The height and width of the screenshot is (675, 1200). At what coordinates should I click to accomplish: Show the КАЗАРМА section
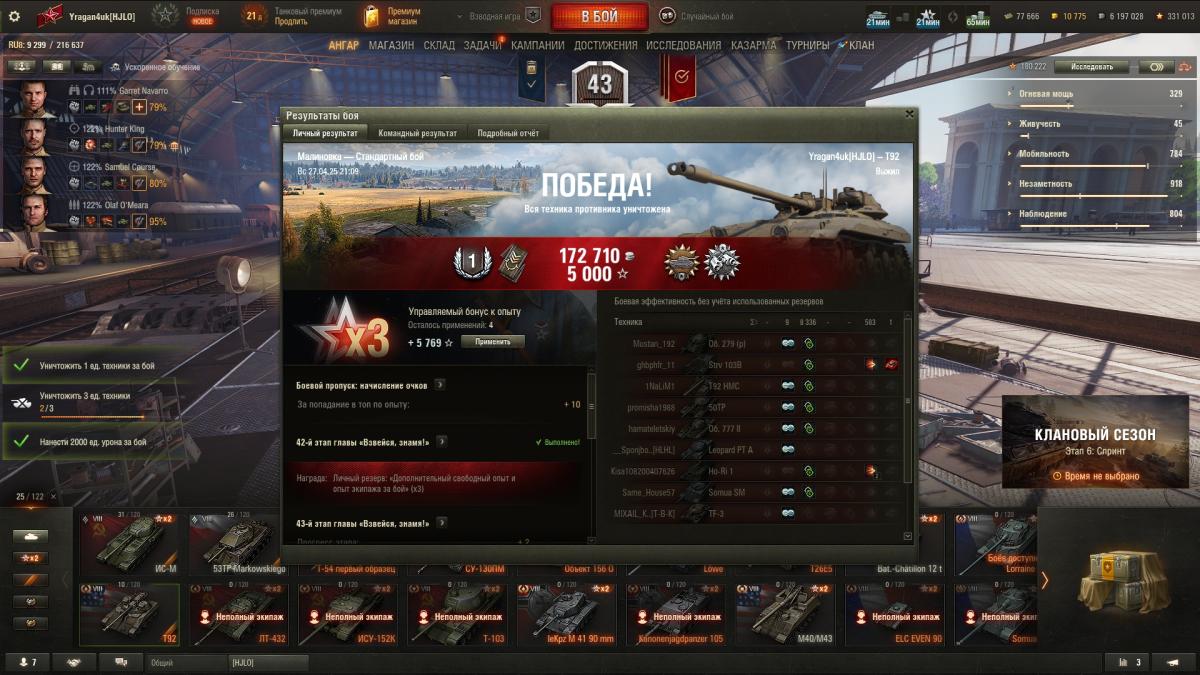(753, 45)
